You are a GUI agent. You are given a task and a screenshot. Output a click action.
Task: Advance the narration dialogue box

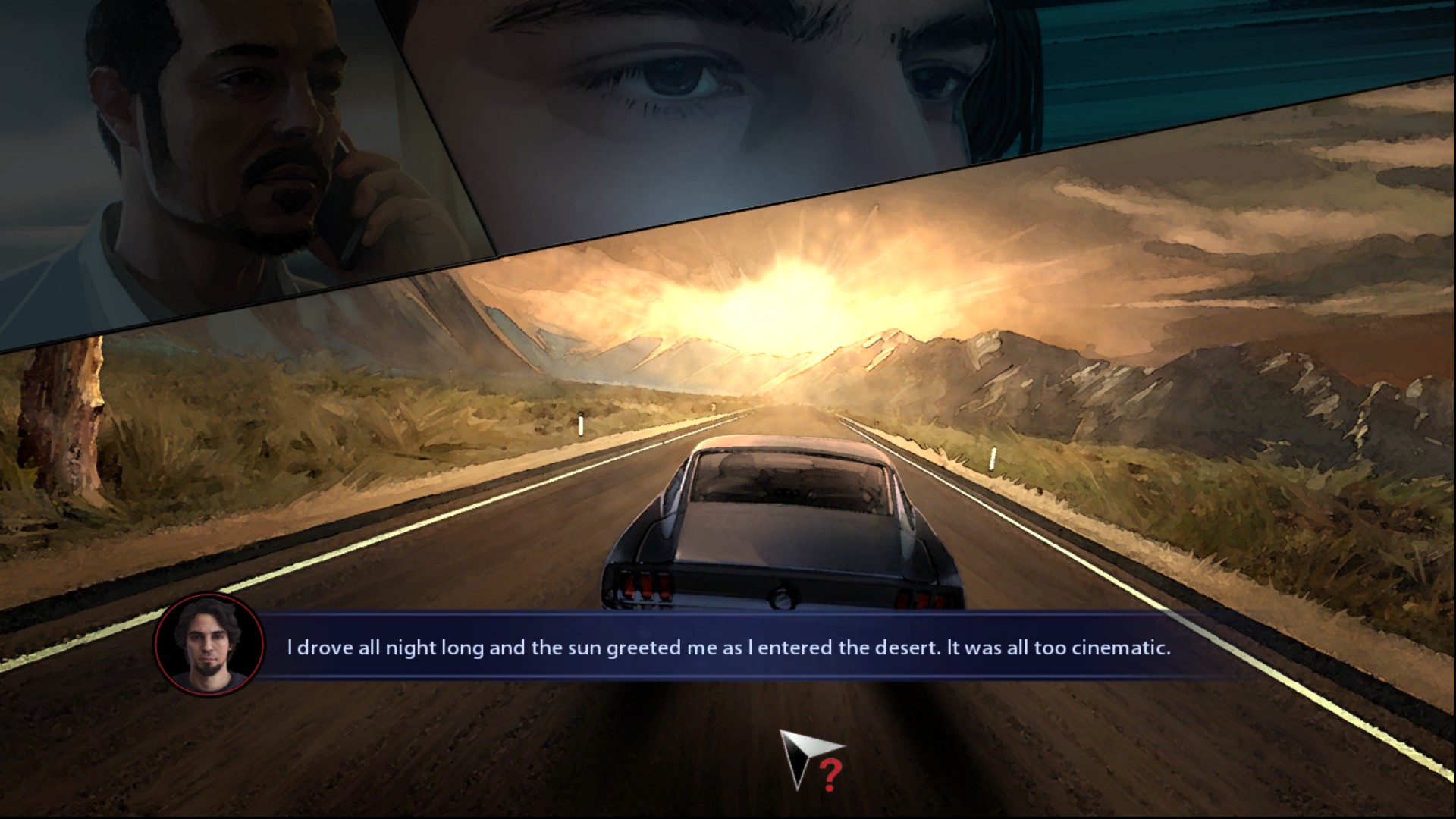[x=728, y=648]
